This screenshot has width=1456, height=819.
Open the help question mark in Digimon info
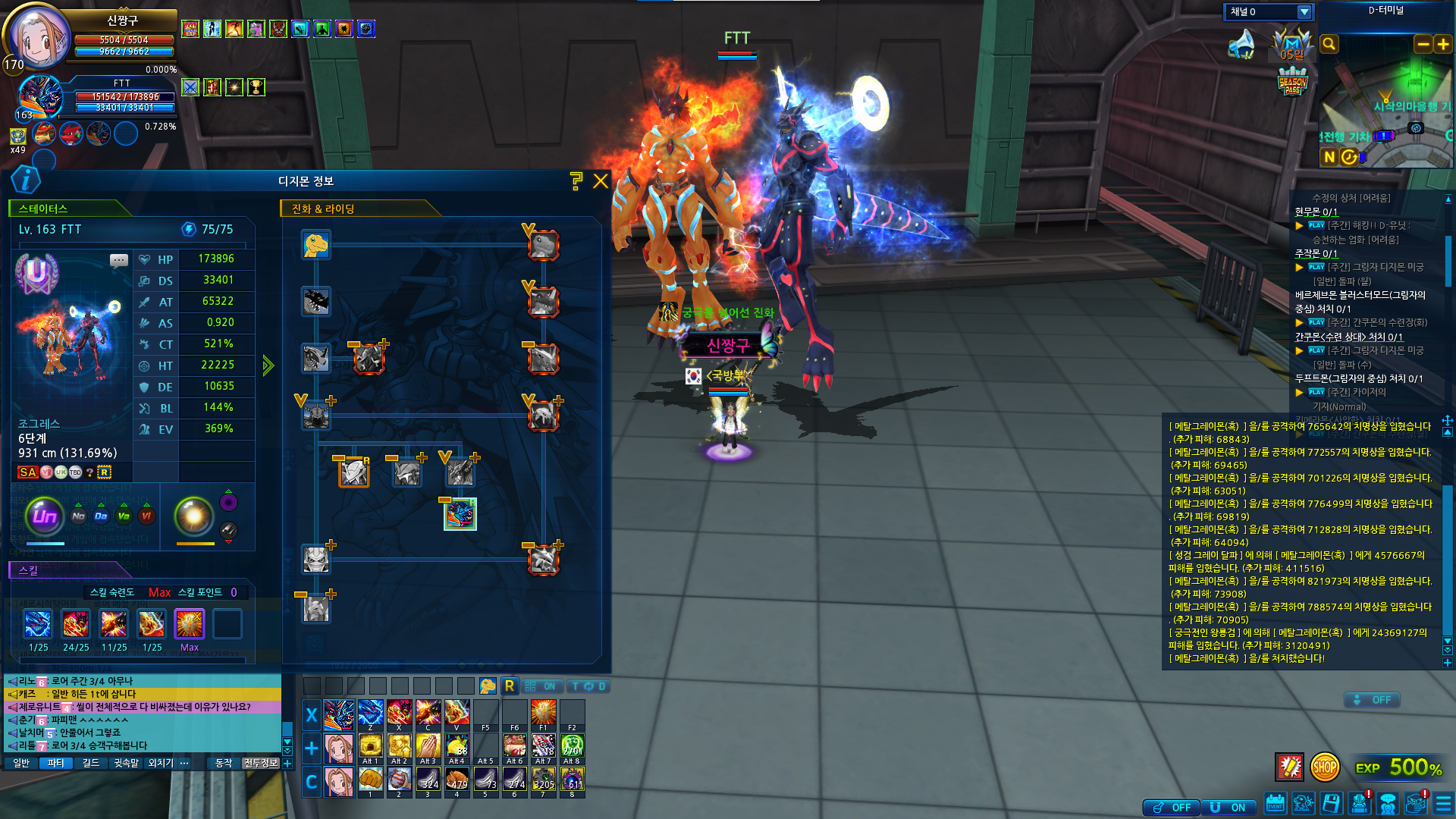coord(576,180)
